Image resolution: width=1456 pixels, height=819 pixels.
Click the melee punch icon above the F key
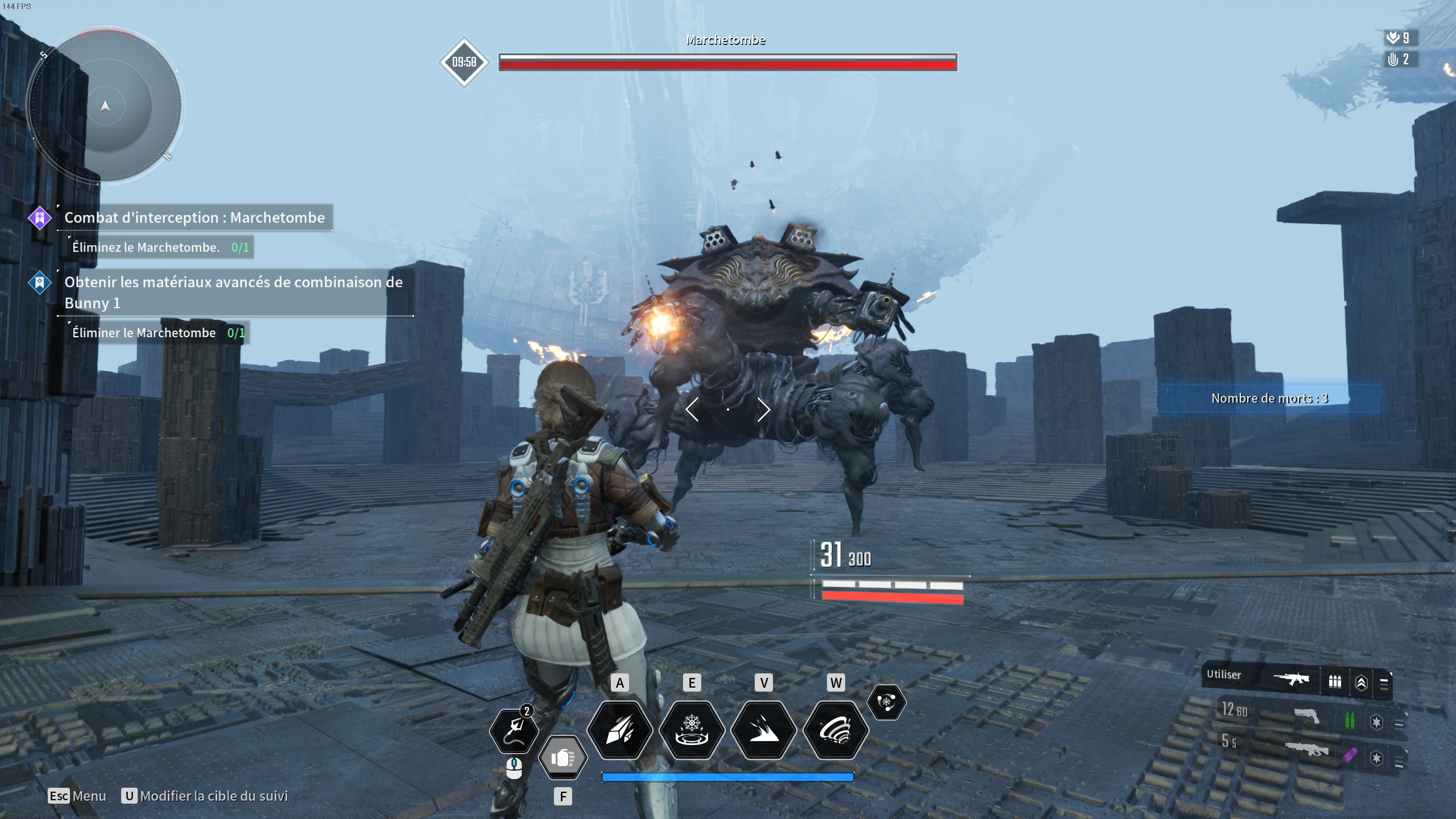[563, 758]
